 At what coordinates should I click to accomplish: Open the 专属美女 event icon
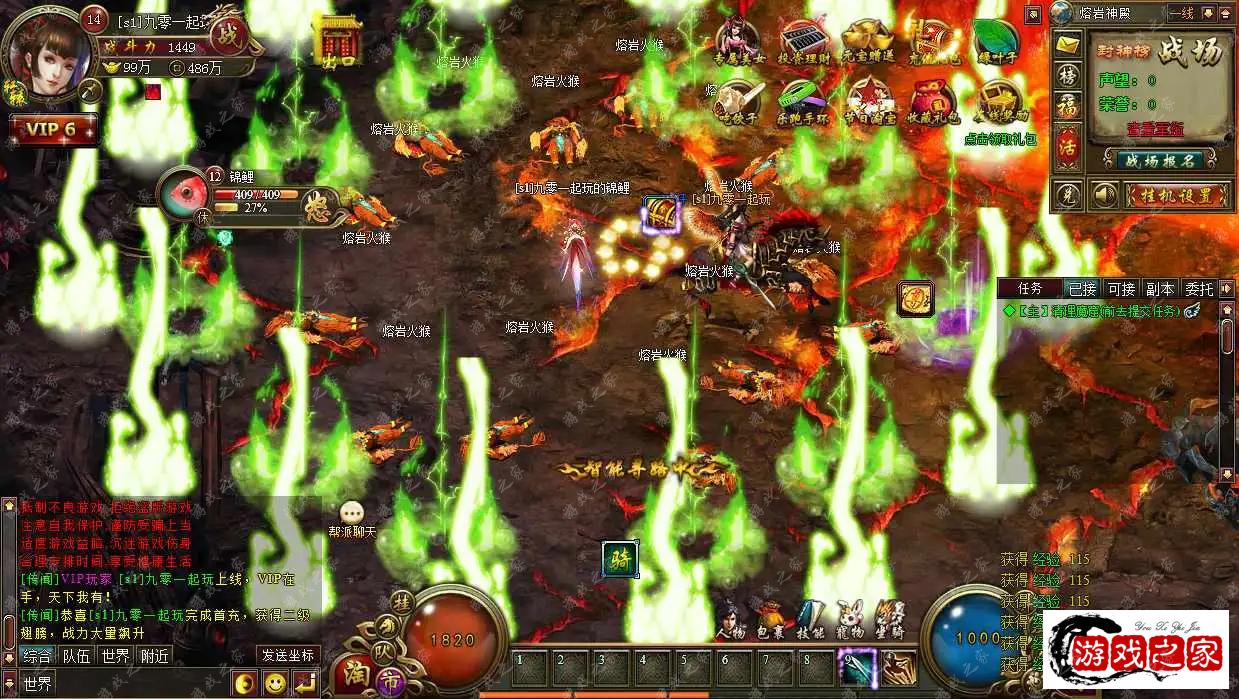click(x=736, y=42)
